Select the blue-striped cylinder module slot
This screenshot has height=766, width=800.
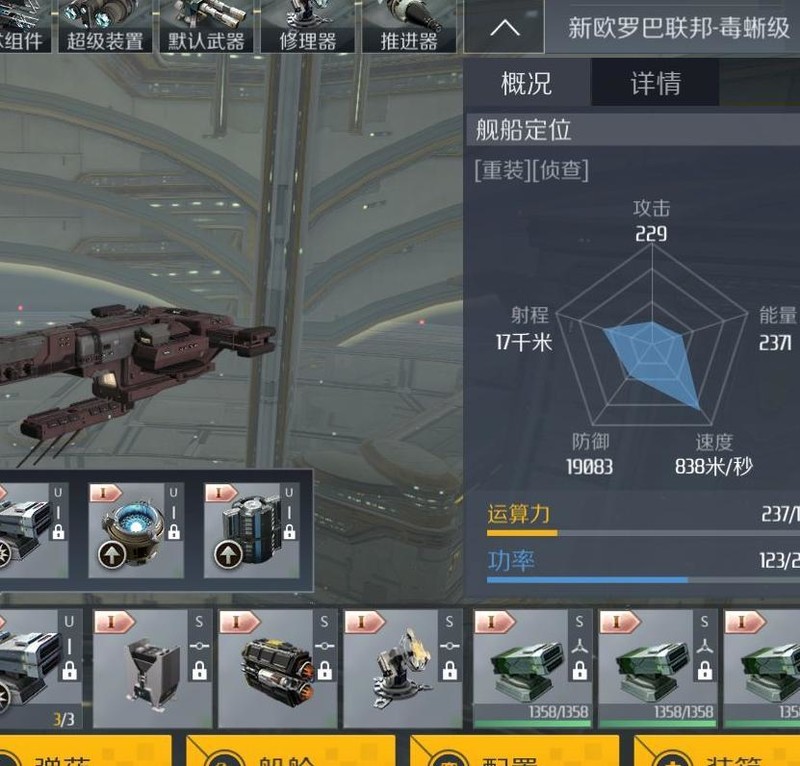pyautogui.click(x=252, y=530)
